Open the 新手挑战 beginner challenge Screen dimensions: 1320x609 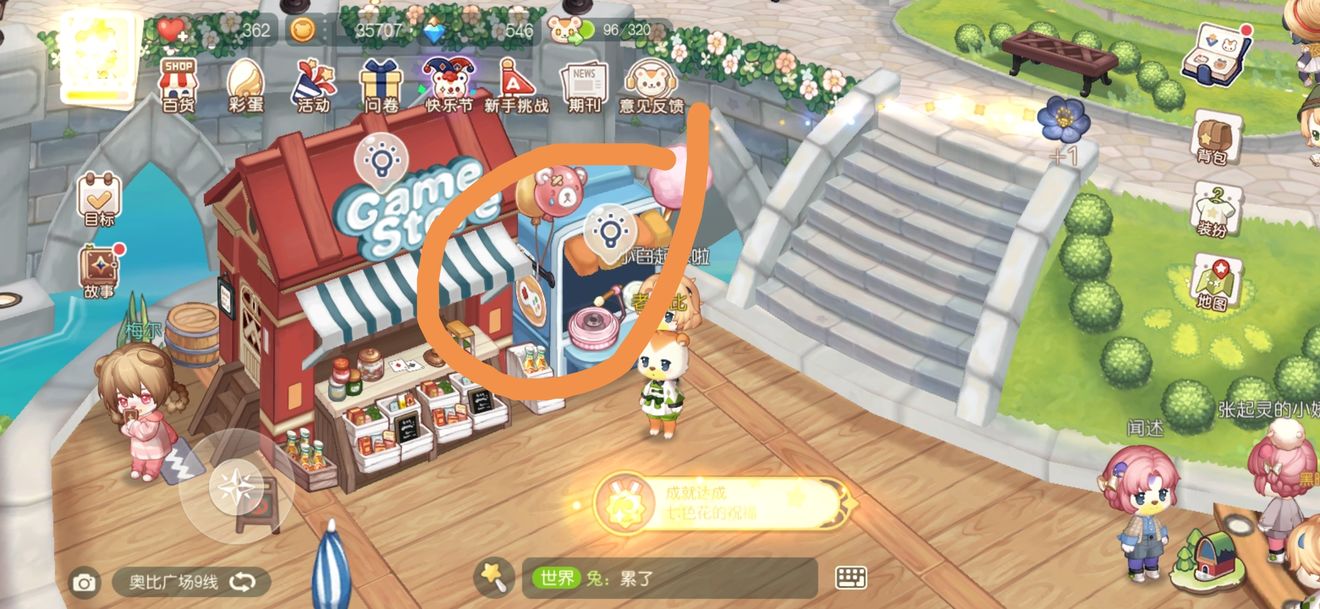pos(516,84)
